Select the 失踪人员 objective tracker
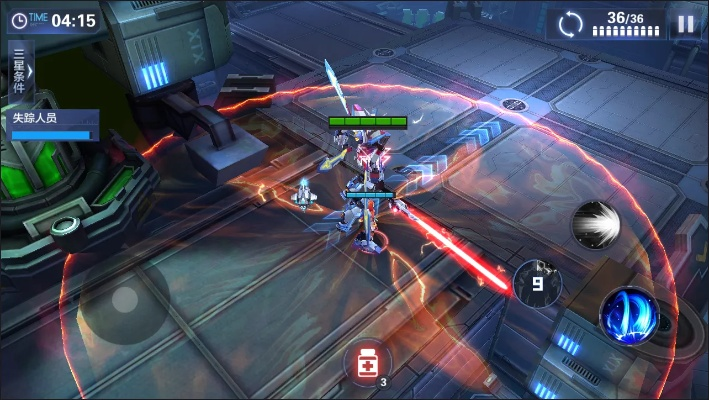 pos(50,125)
